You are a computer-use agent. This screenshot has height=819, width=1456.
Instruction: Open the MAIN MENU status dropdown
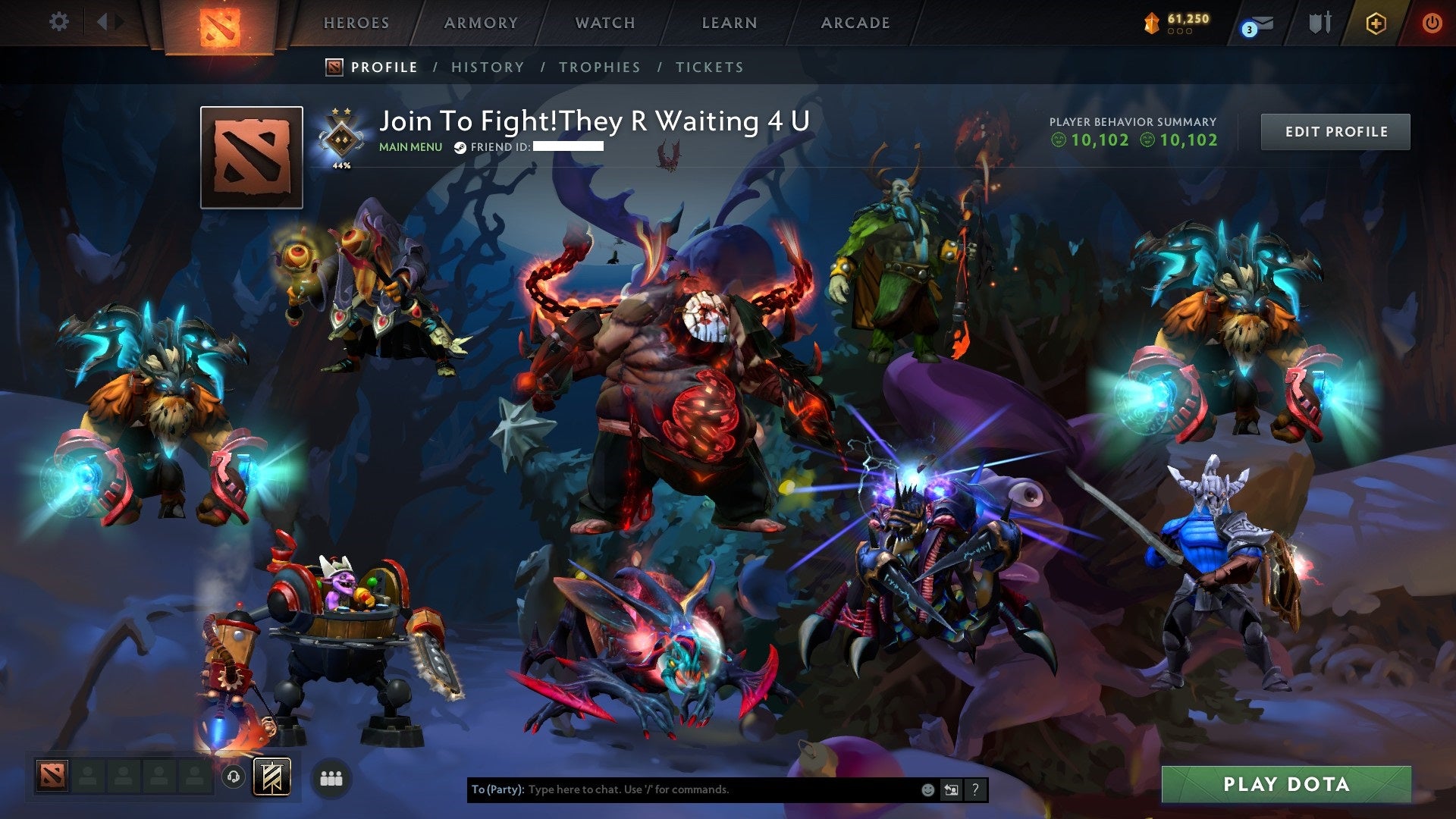[409, 147]
